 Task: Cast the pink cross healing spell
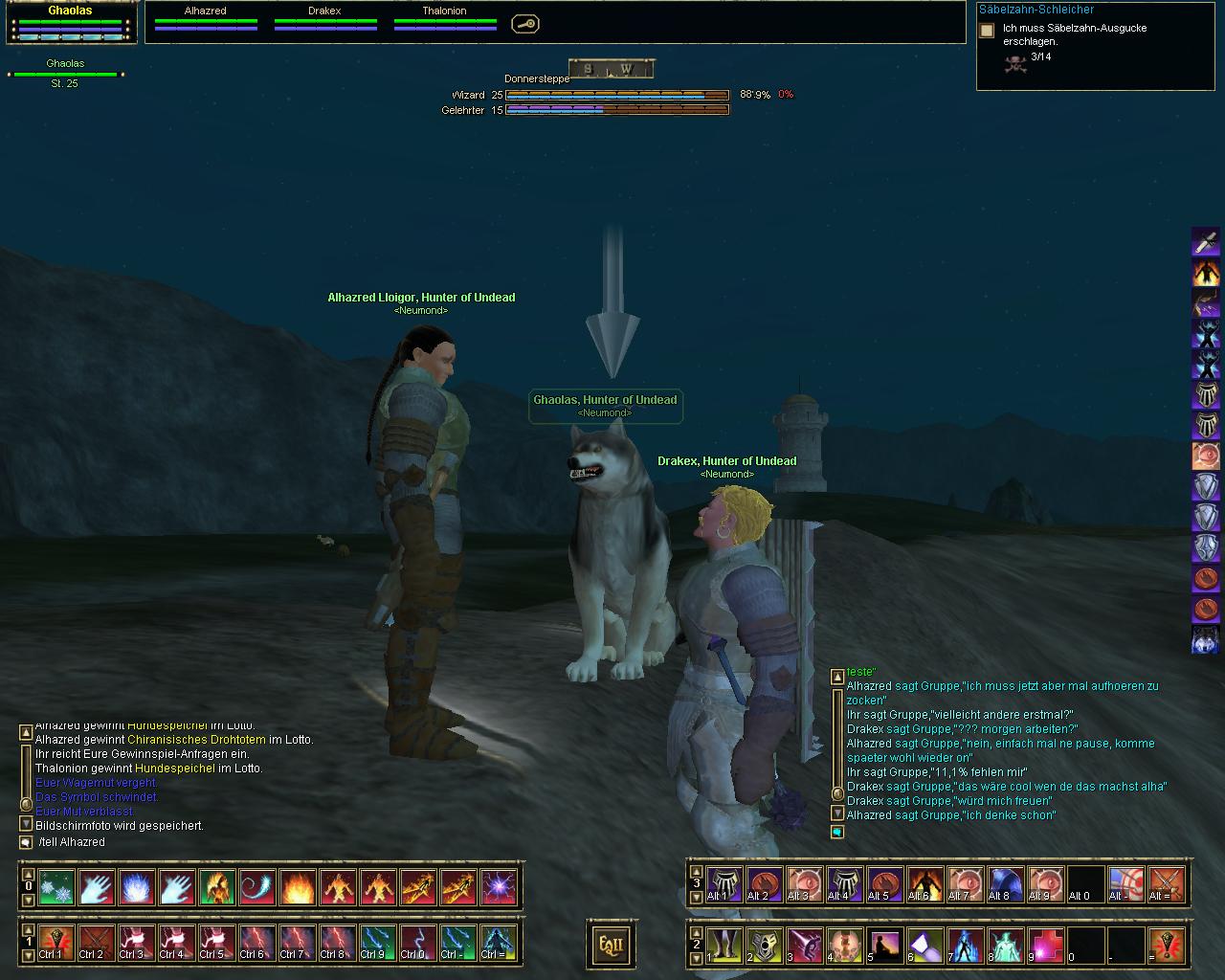pyautogui.click(x=1046, y=945)
